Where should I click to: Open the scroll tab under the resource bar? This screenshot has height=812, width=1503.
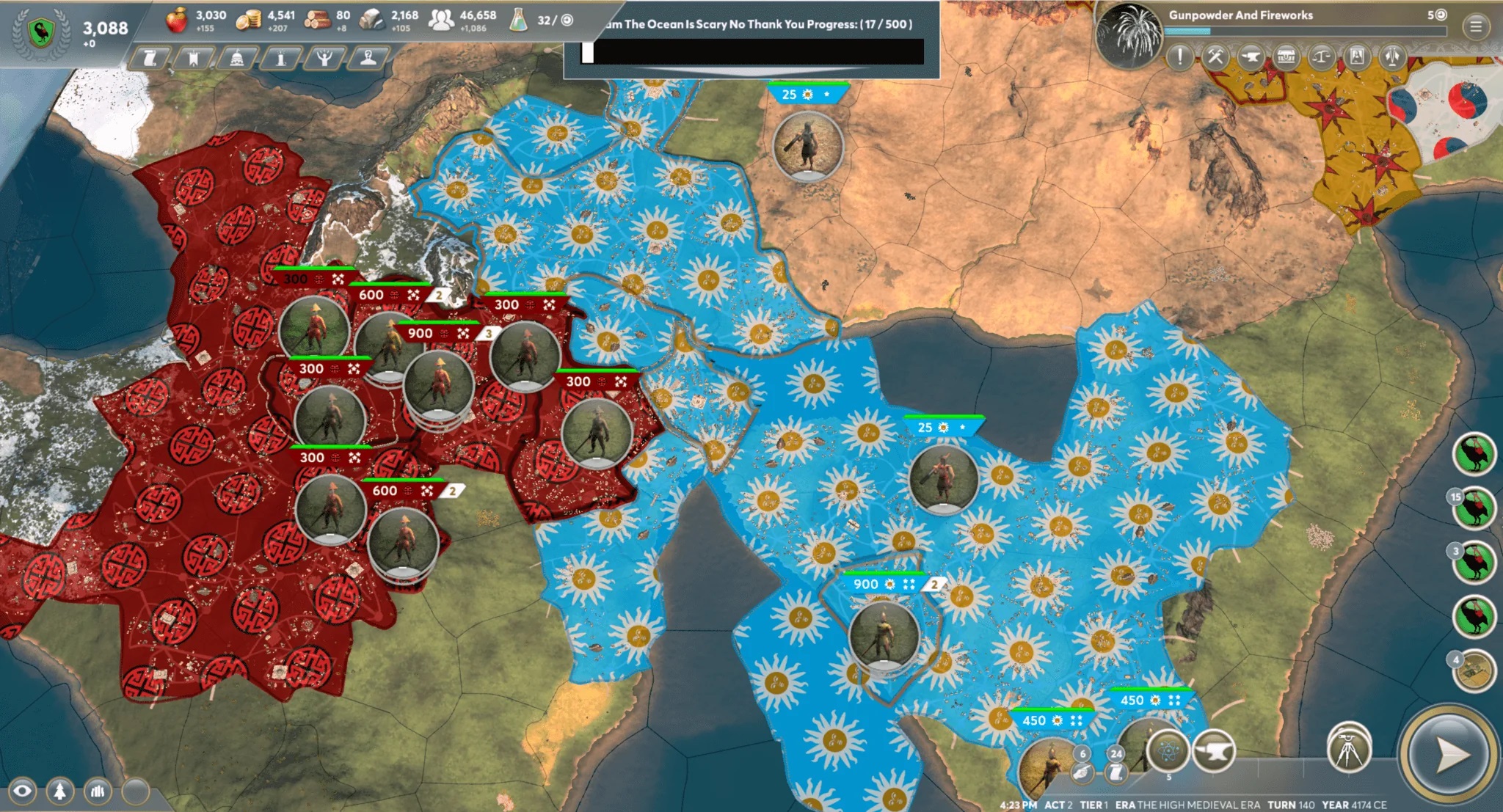(x=150, y=59)
